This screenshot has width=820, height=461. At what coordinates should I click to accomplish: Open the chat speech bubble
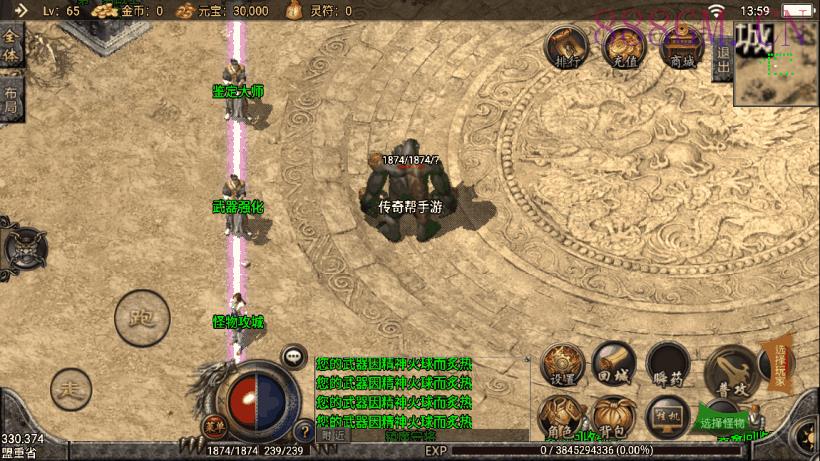294,355
